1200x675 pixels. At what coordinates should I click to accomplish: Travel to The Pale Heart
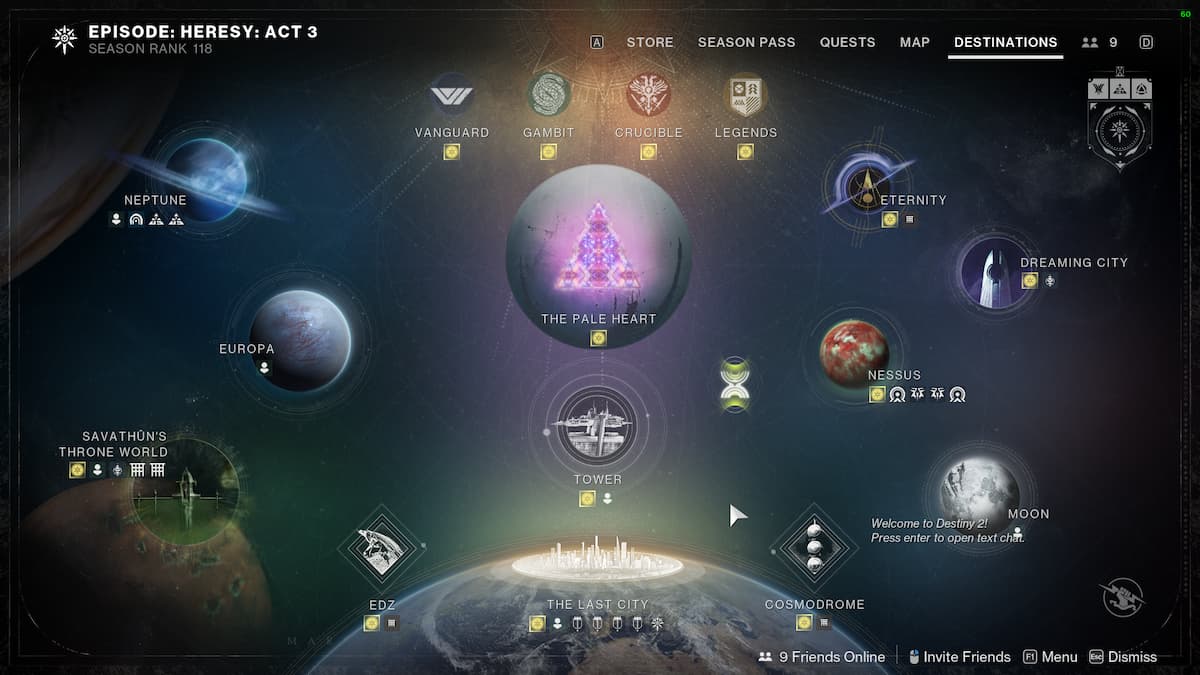598,255
